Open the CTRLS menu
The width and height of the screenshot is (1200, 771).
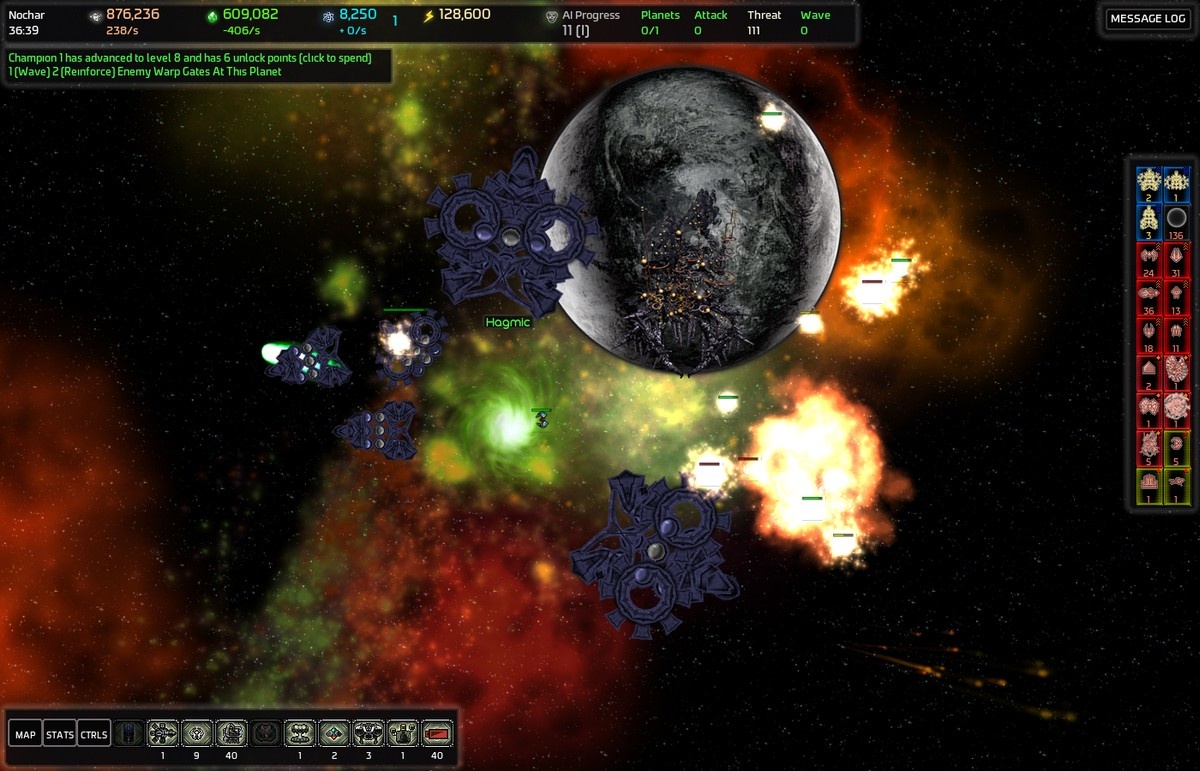pyautogui.click(x=94, y=735)
